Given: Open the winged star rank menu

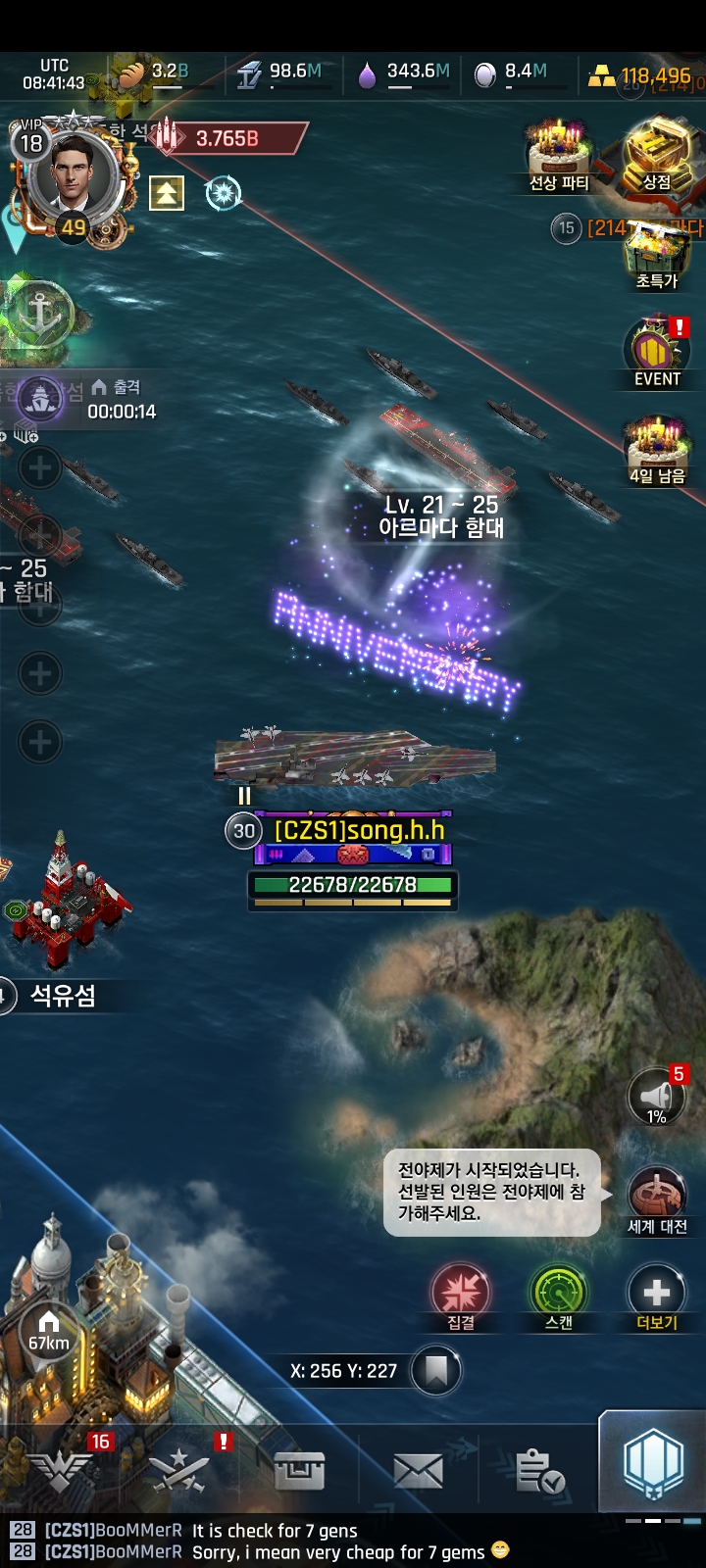Looking at the screenshot, I should pyautogui.click(x=61, y=1470).
